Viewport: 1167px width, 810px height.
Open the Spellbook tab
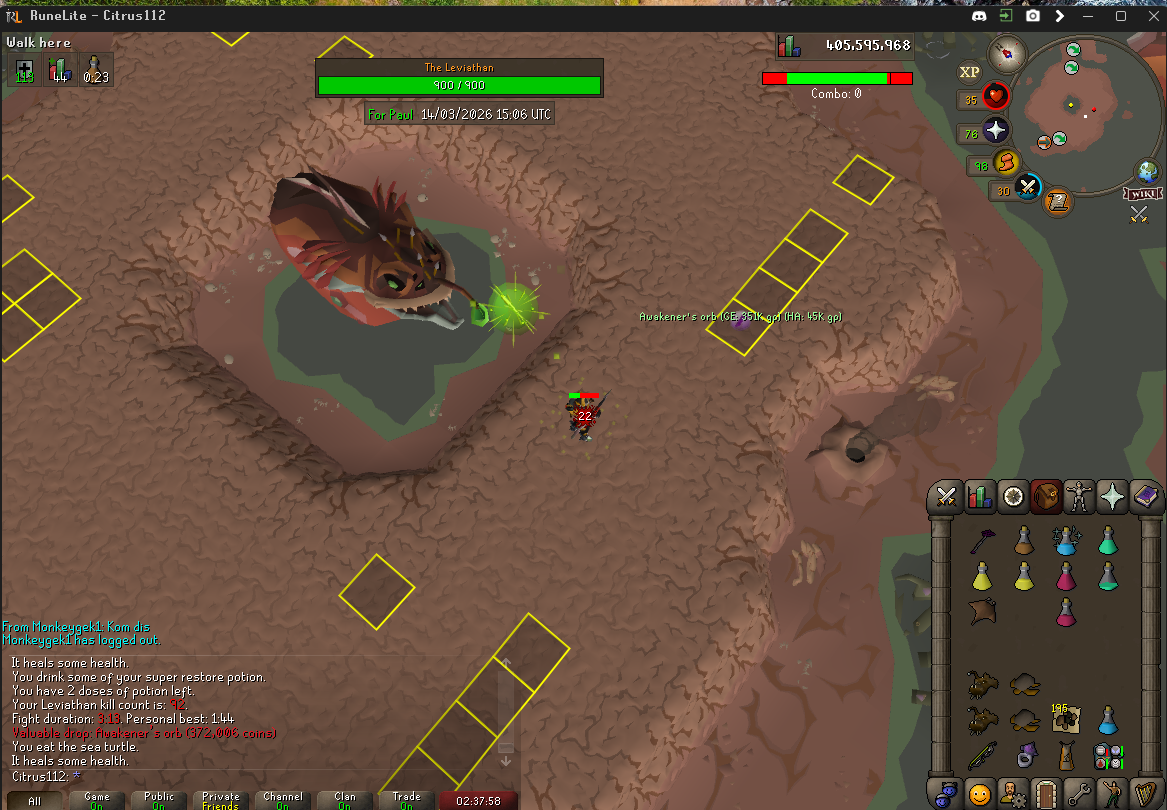point(1145,496)
